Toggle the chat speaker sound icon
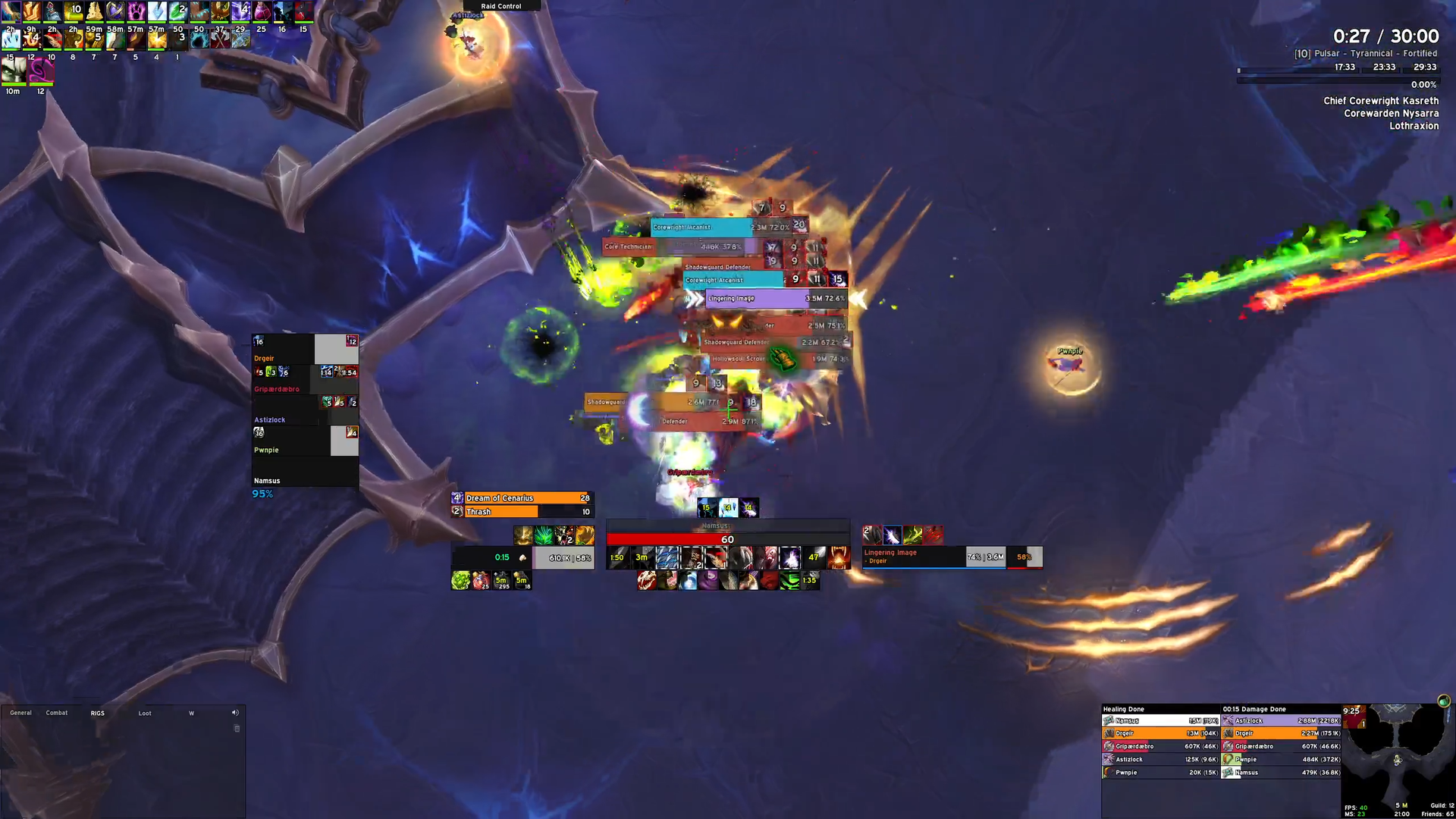1456x819 pixels. tap(235, 713)
